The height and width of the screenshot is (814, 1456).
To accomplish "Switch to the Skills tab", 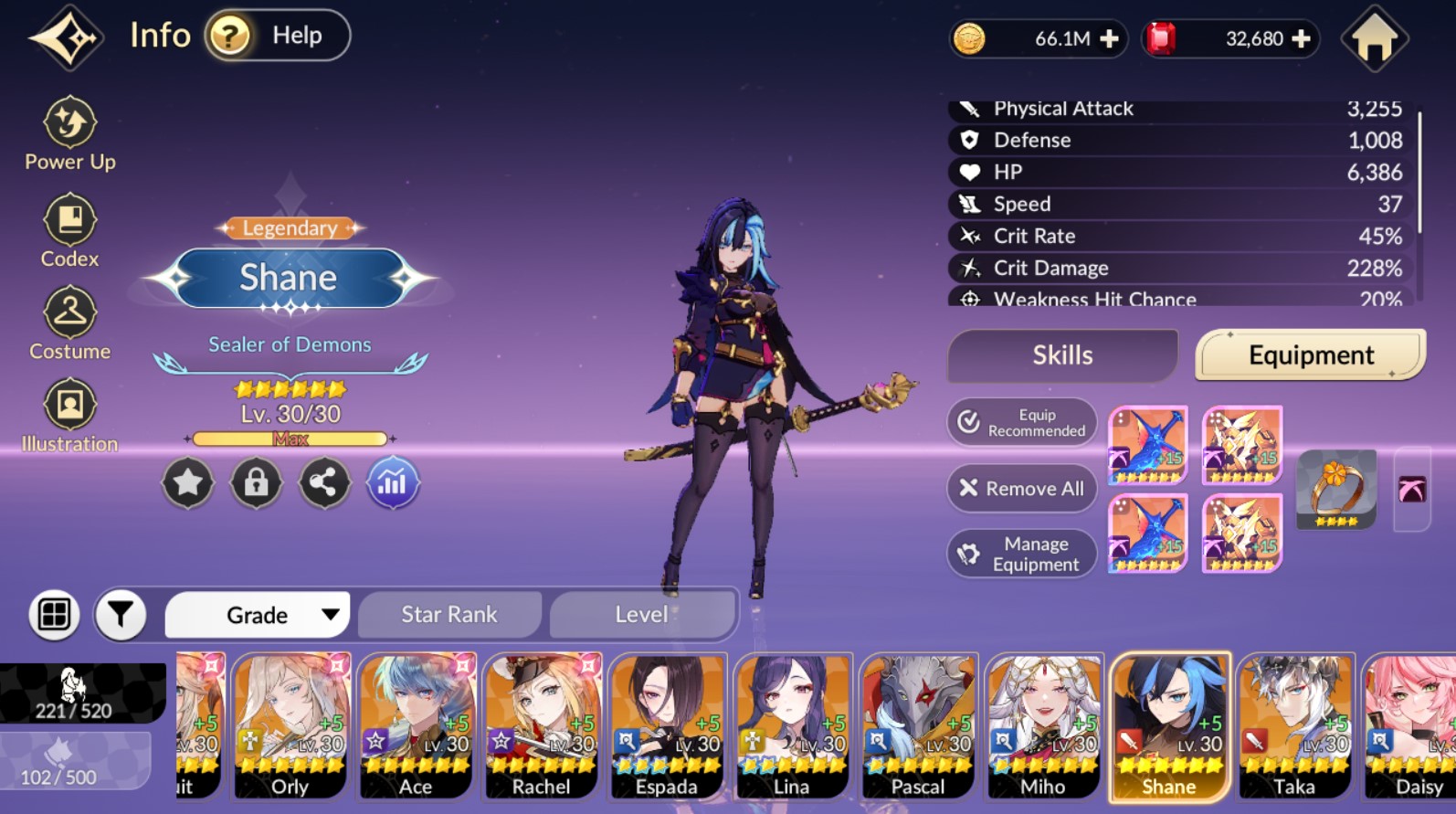I will coord(1062,355).
